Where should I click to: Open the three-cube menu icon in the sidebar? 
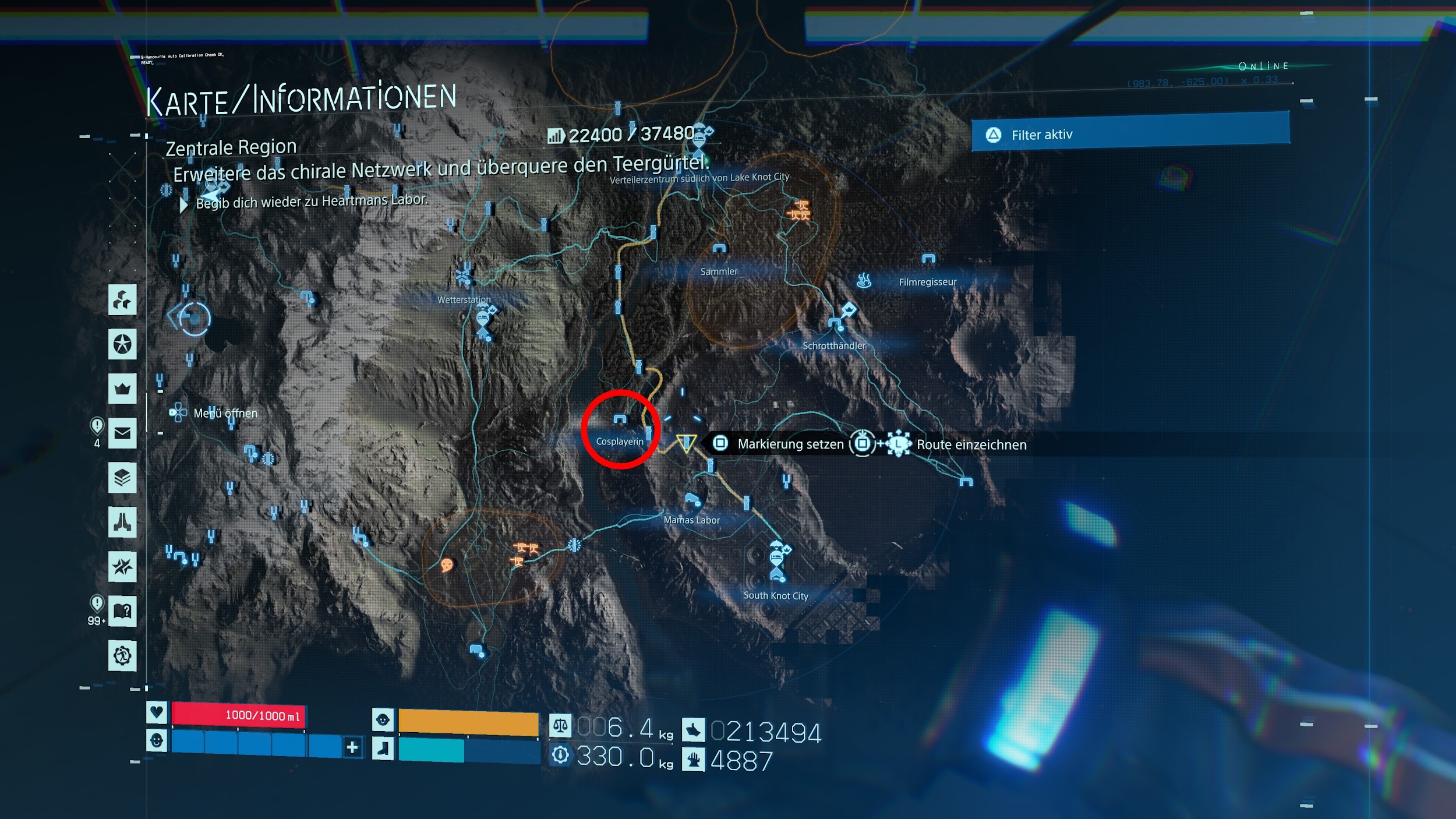pos(122,300)
